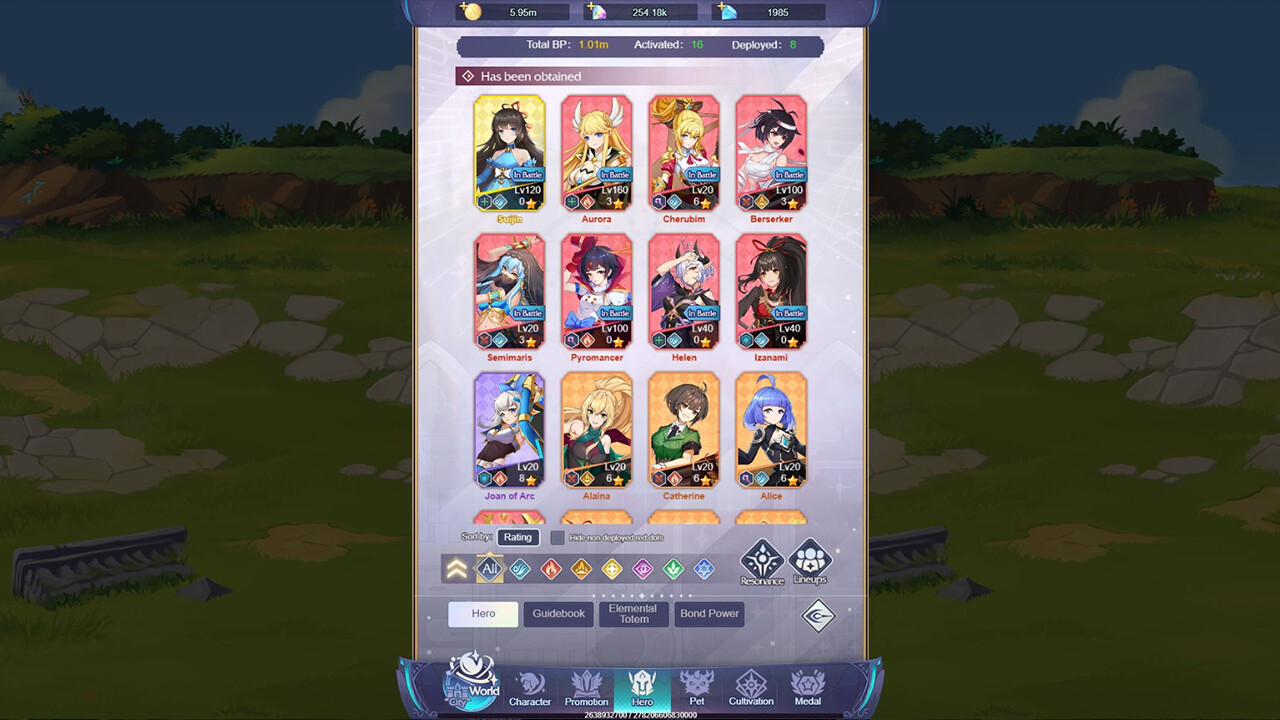Viewport: 1280px width, 720px height.
Task: Return to World view
Action: (470, 685)
